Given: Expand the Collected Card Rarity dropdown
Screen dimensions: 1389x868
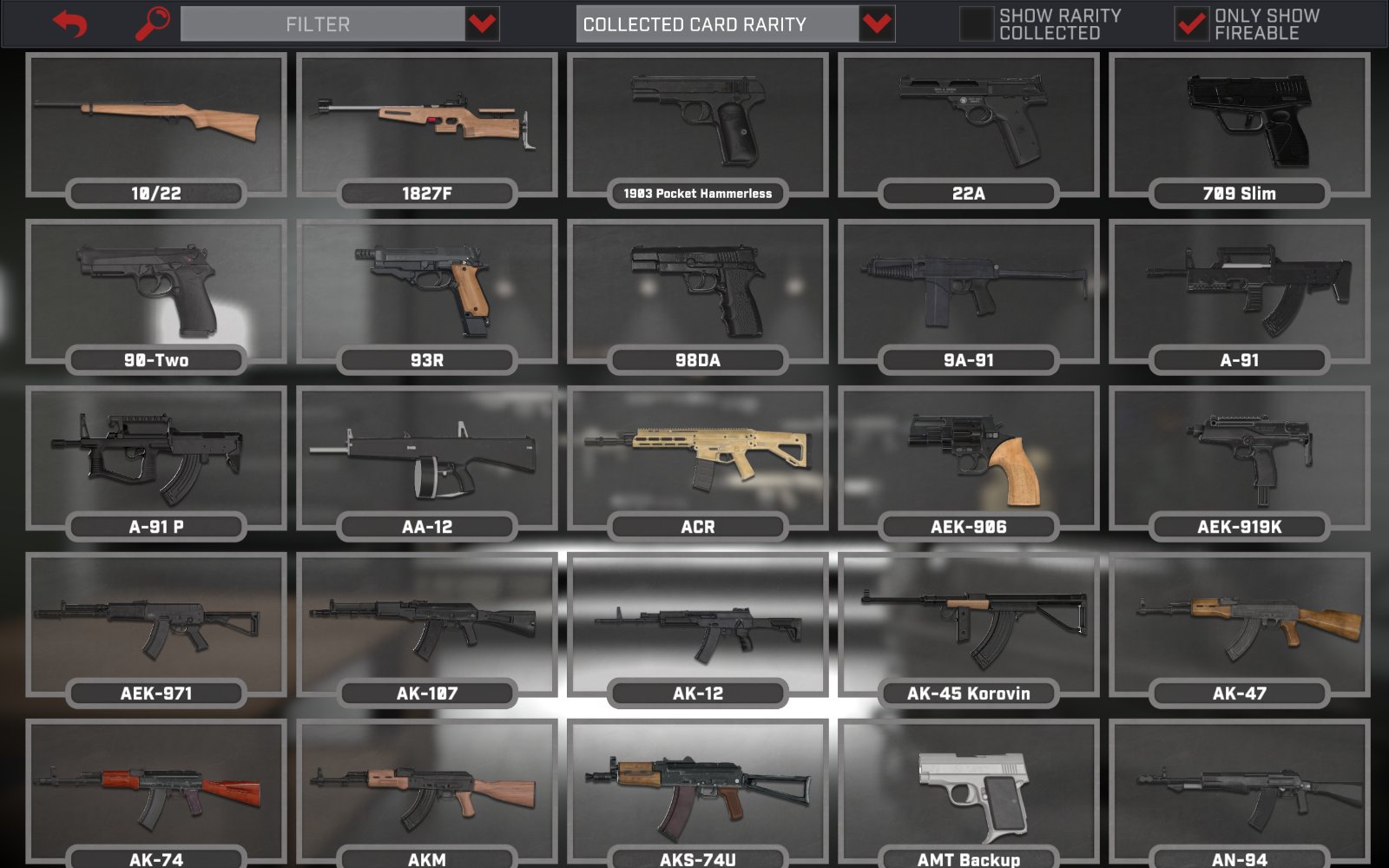Looking at the screenshot, I should coord(877,24).
